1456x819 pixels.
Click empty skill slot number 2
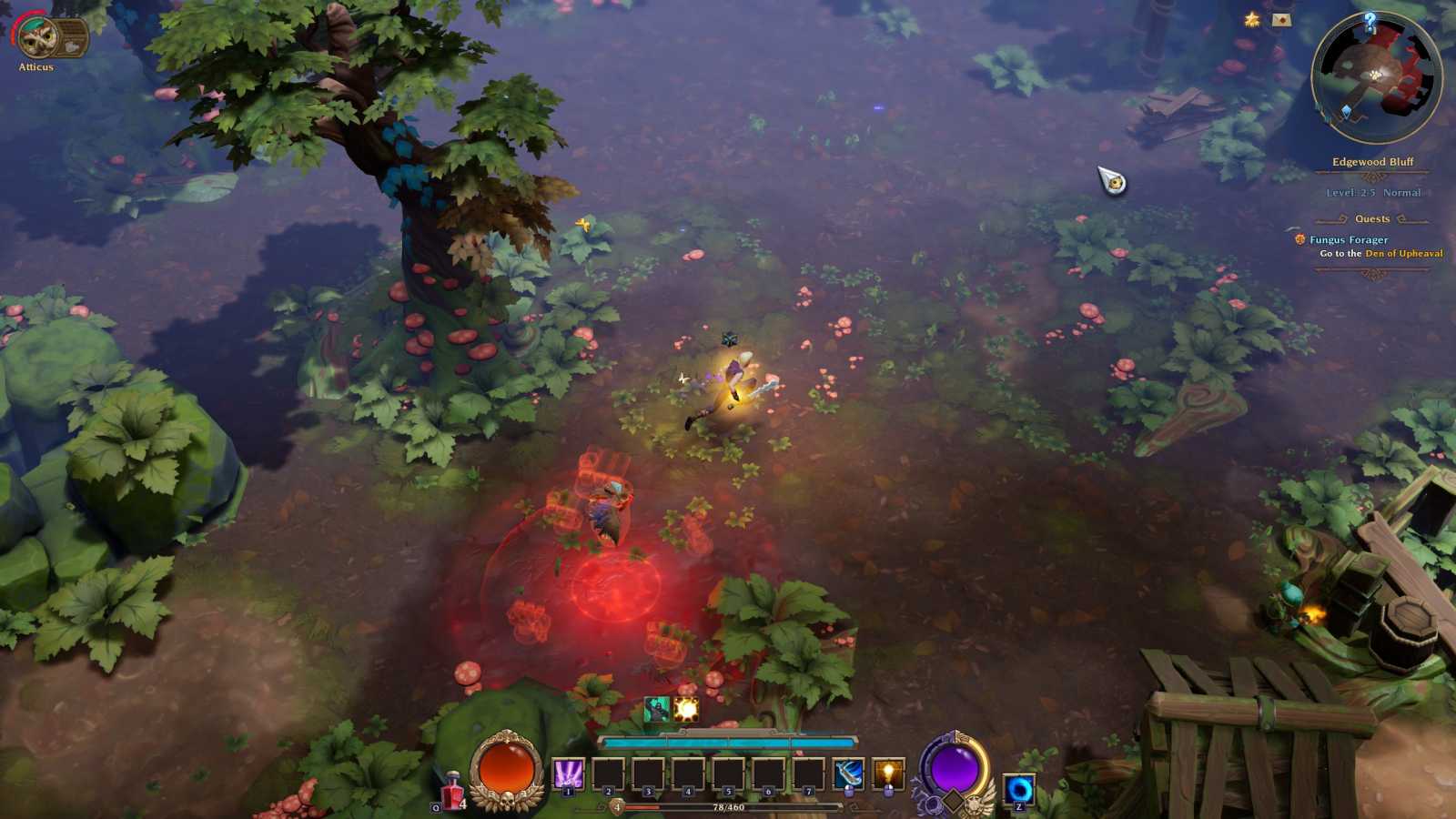[609, 772]
